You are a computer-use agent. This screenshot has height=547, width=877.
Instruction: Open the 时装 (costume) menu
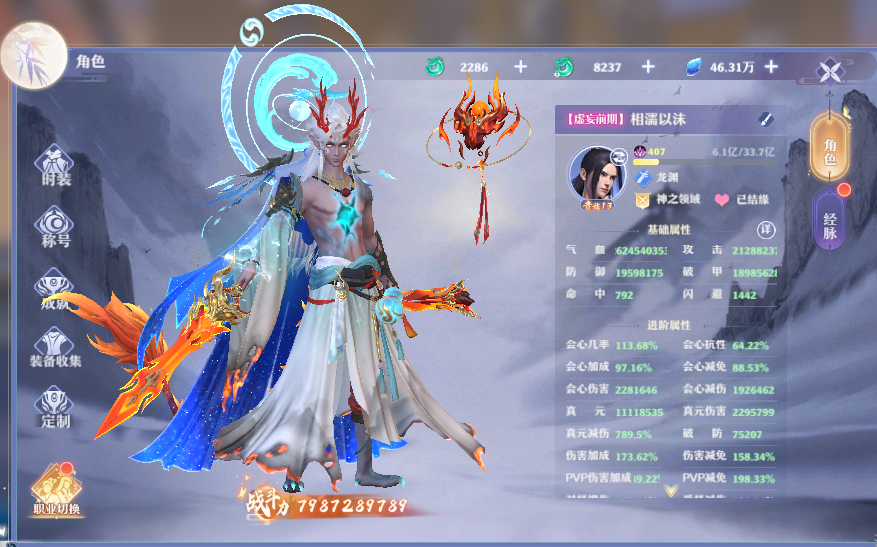click(x=56, y=165)
